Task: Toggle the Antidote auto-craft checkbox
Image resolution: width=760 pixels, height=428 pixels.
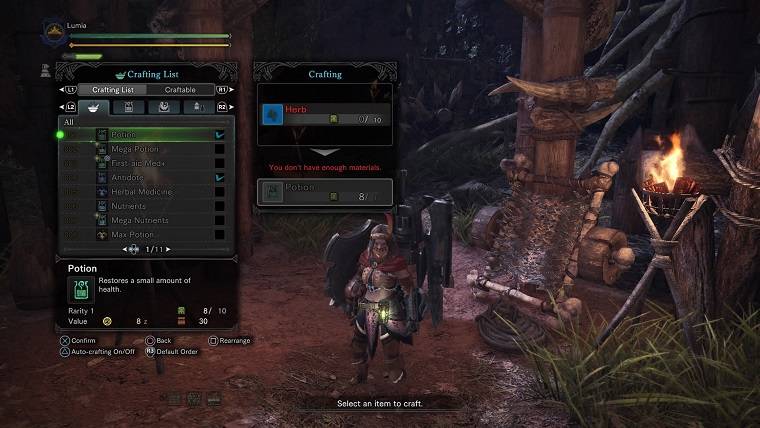Action: [219, 177]
